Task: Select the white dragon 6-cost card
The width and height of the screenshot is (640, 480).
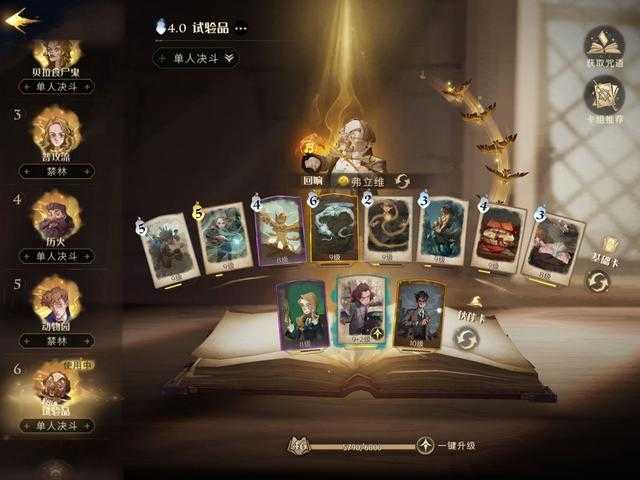Action: coord(334,230)
